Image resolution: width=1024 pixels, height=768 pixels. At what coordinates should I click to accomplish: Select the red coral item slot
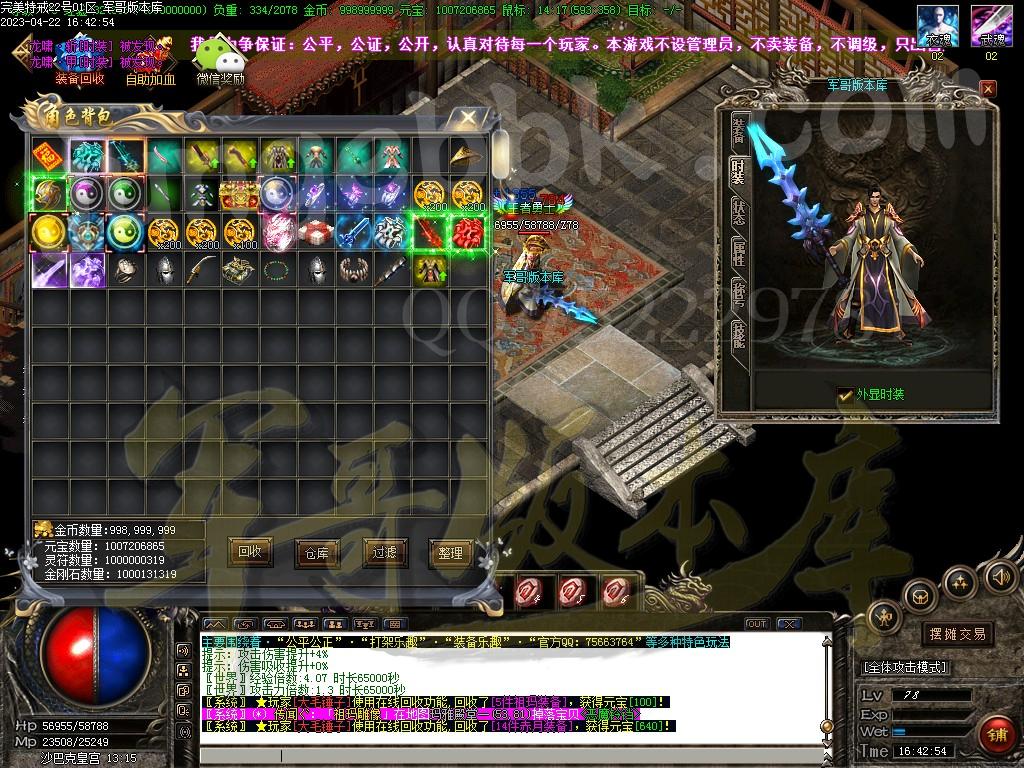point(468,232)
